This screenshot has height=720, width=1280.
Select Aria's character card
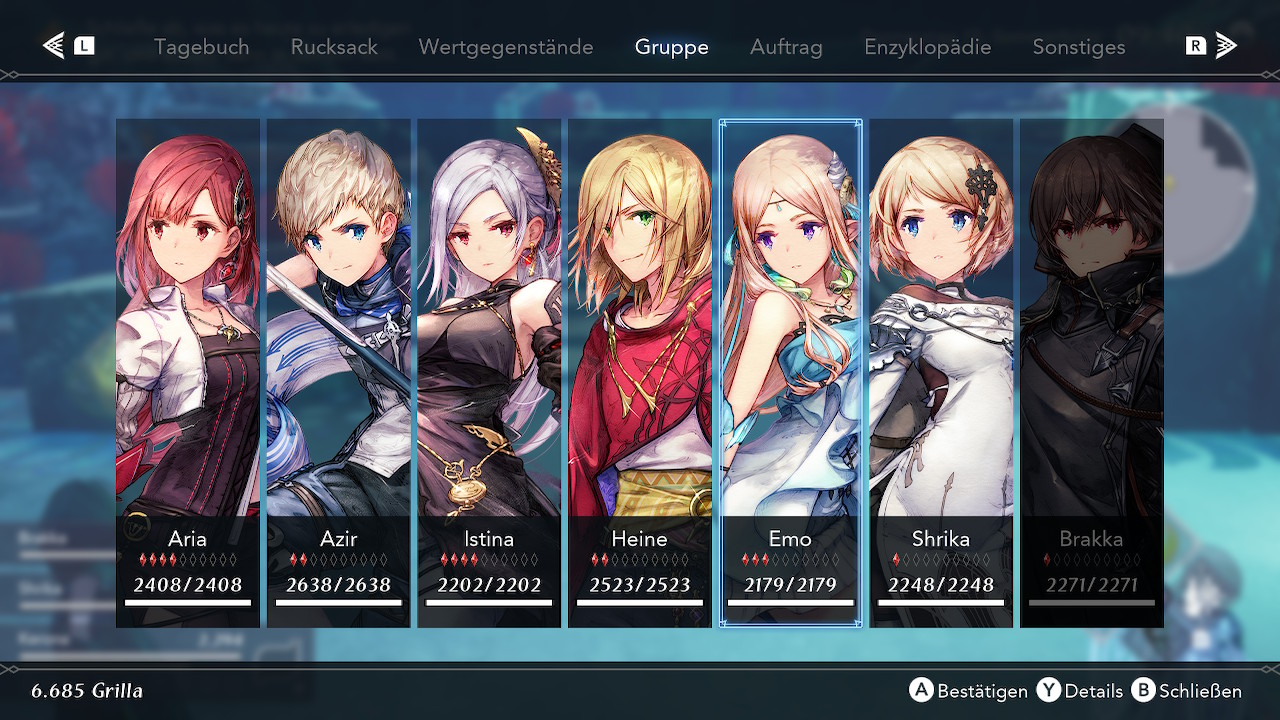click(188, 372)
